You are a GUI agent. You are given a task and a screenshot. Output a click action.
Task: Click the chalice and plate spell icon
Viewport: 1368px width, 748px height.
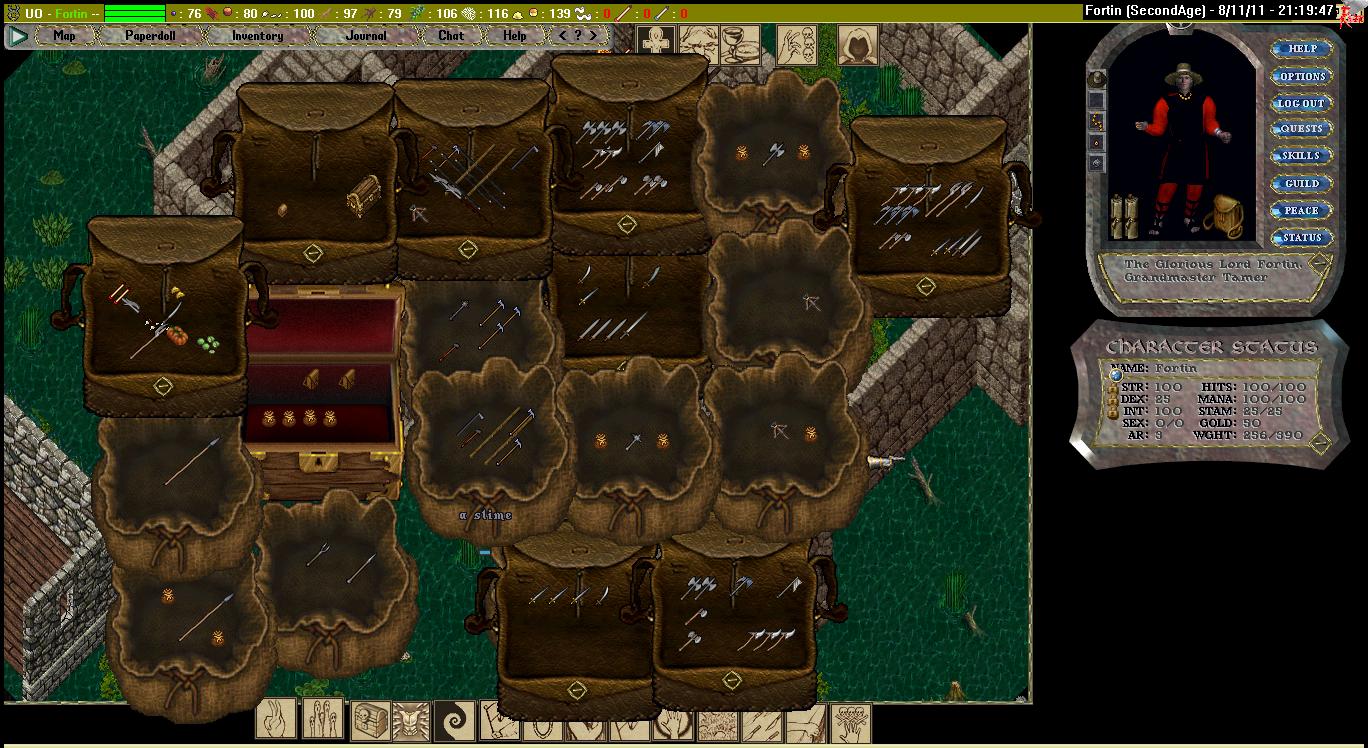pyautogui.click(x=738, y=46)
